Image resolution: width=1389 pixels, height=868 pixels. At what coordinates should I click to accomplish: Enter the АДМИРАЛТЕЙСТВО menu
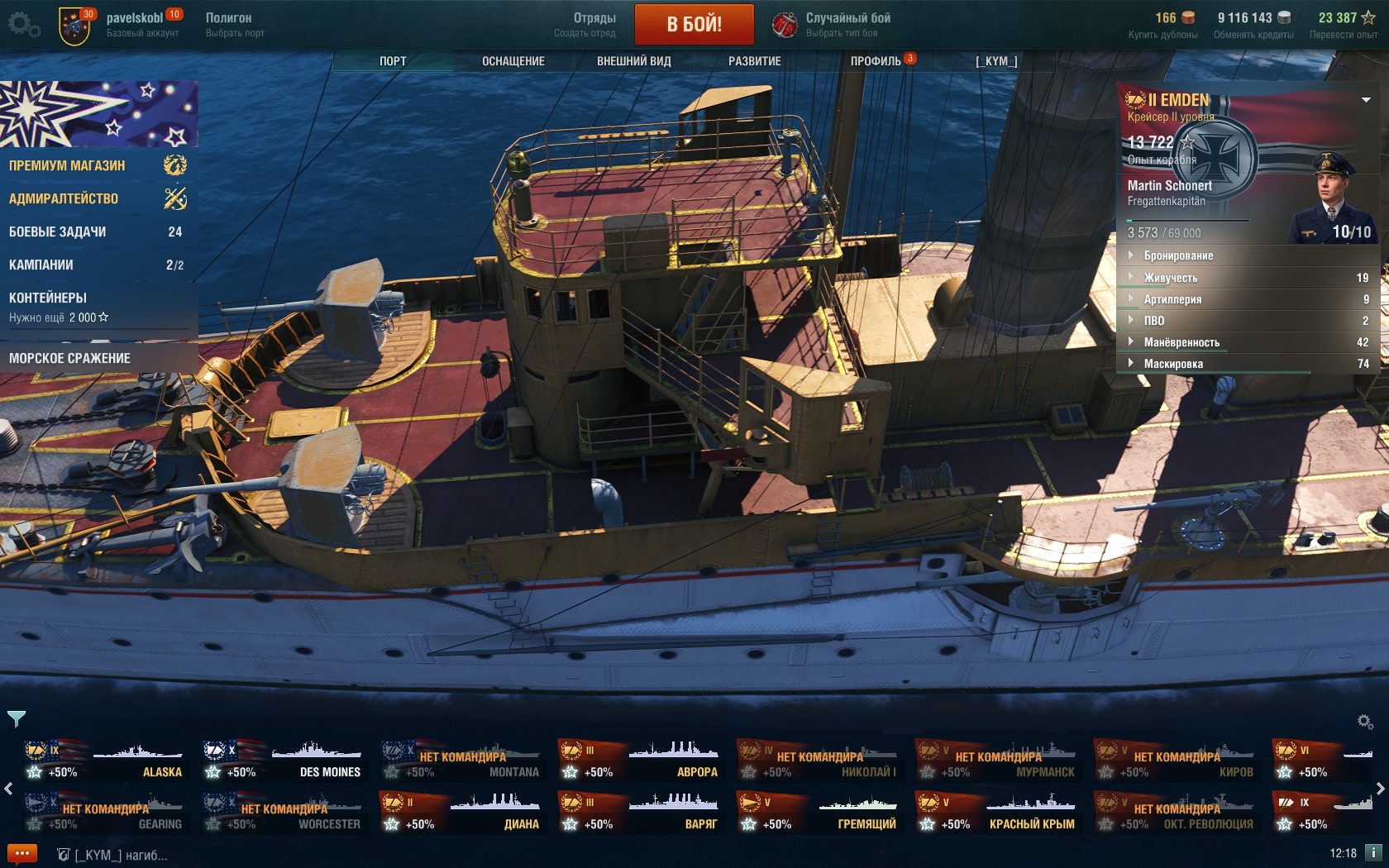(64, 198)
